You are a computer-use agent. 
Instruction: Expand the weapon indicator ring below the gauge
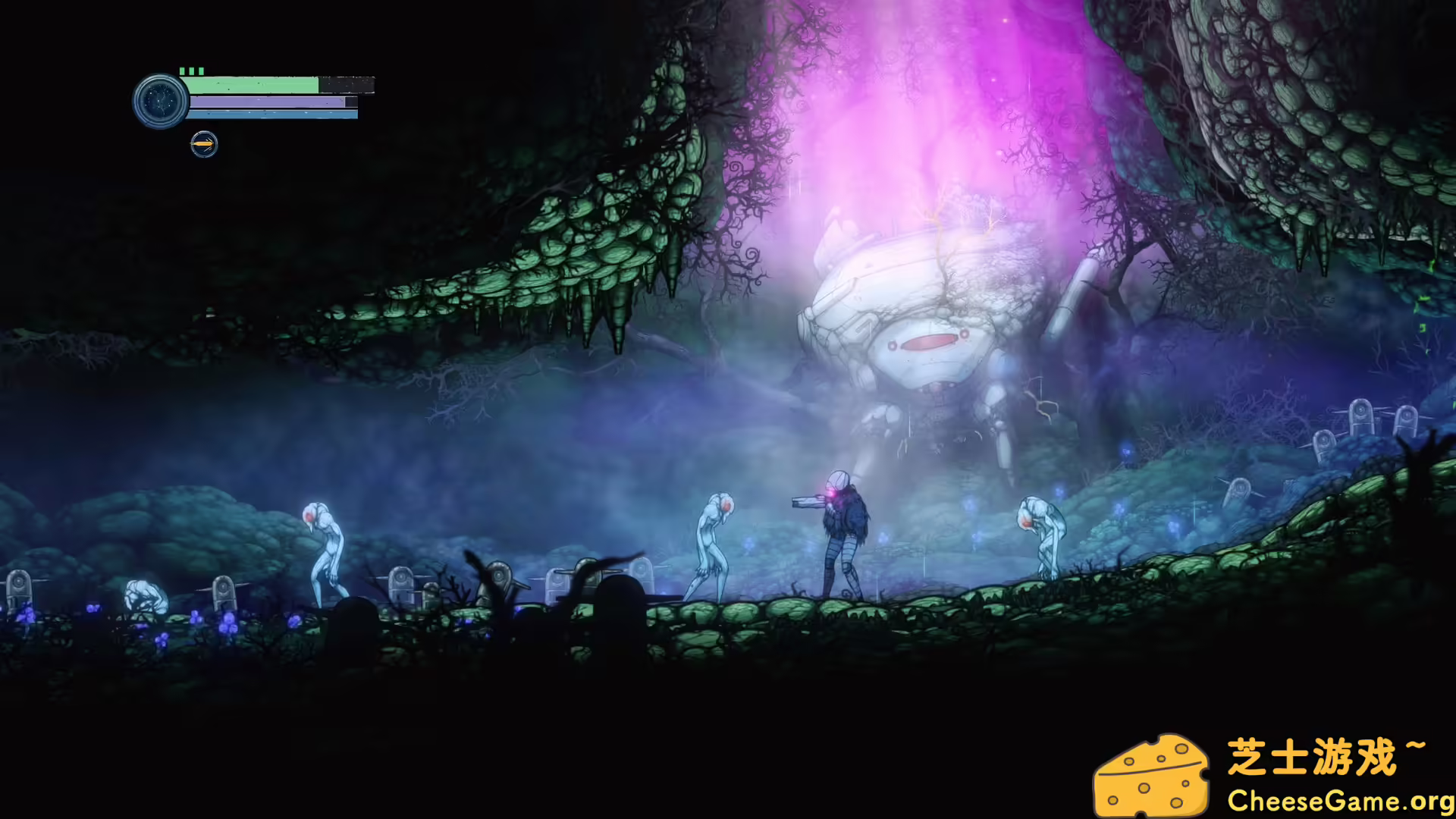203,145
